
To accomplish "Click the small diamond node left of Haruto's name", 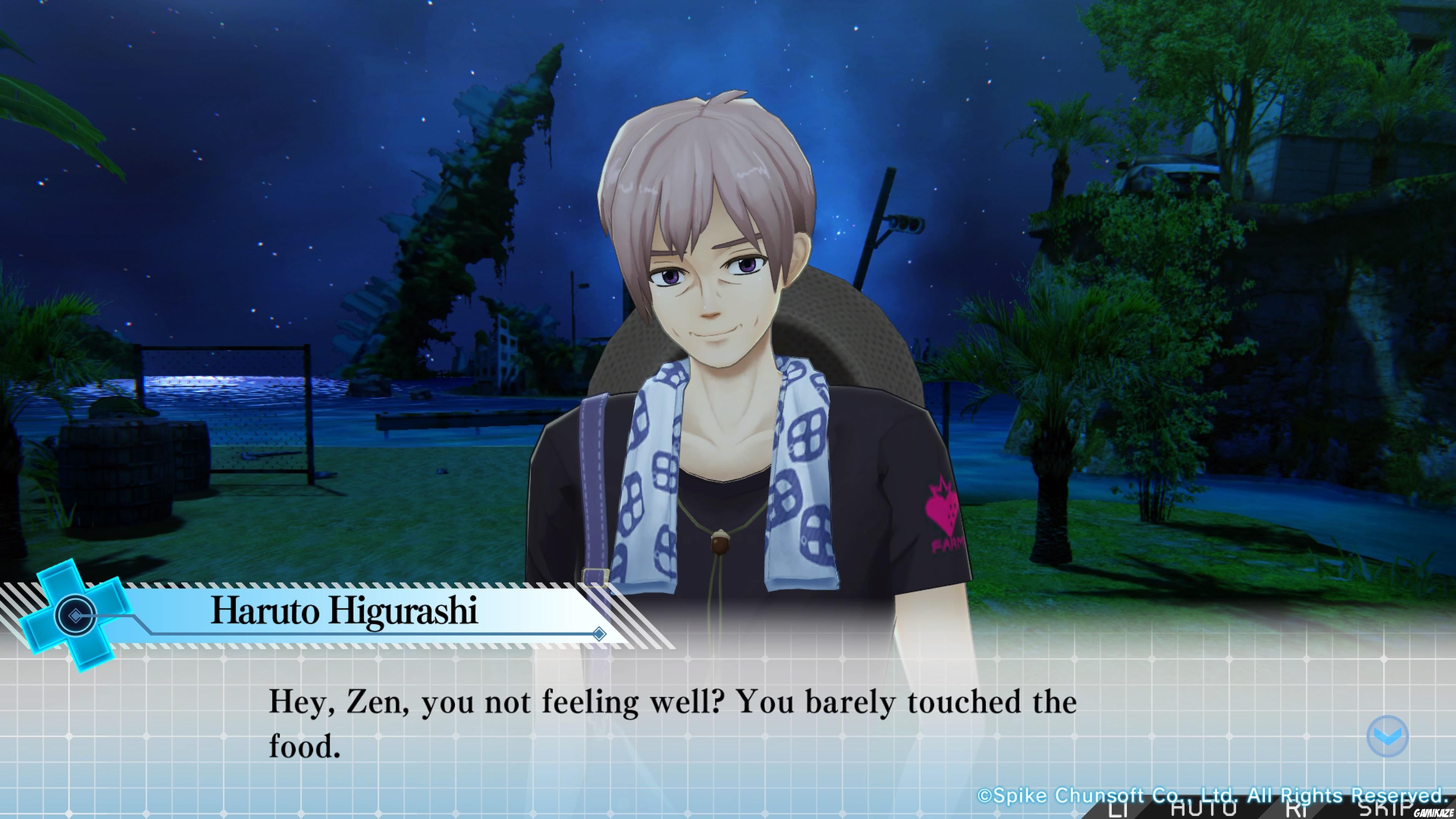I will click(75, 615).
